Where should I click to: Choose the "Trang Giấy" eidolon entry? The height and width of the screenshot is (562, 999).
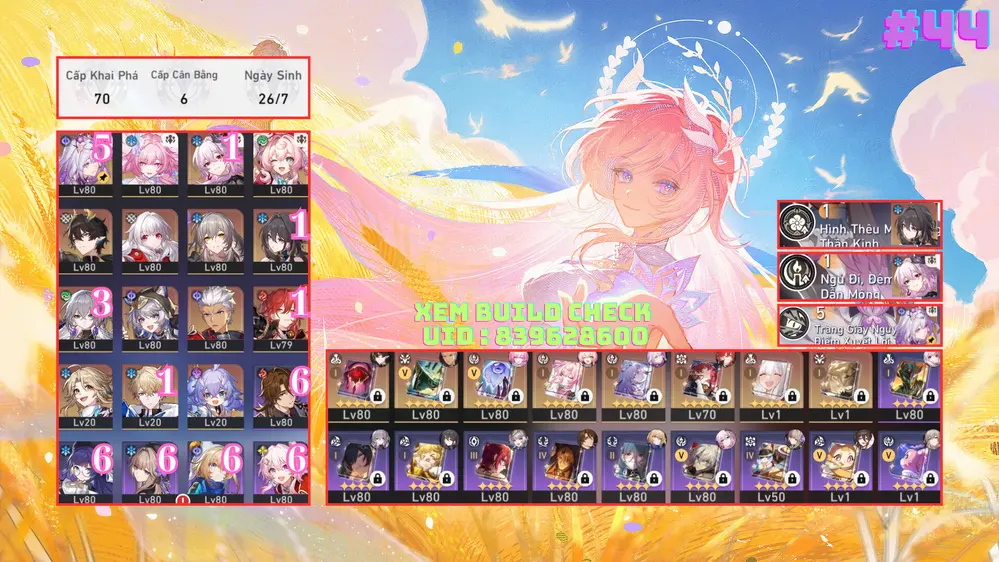tap(858, 325)
